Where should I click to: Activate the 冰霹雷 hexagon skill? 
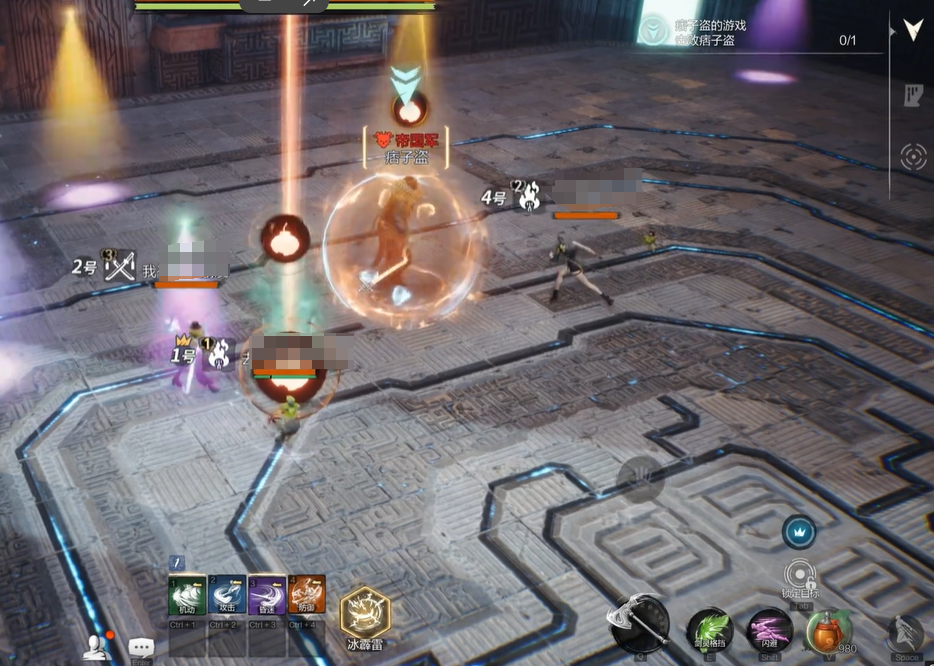365,612
